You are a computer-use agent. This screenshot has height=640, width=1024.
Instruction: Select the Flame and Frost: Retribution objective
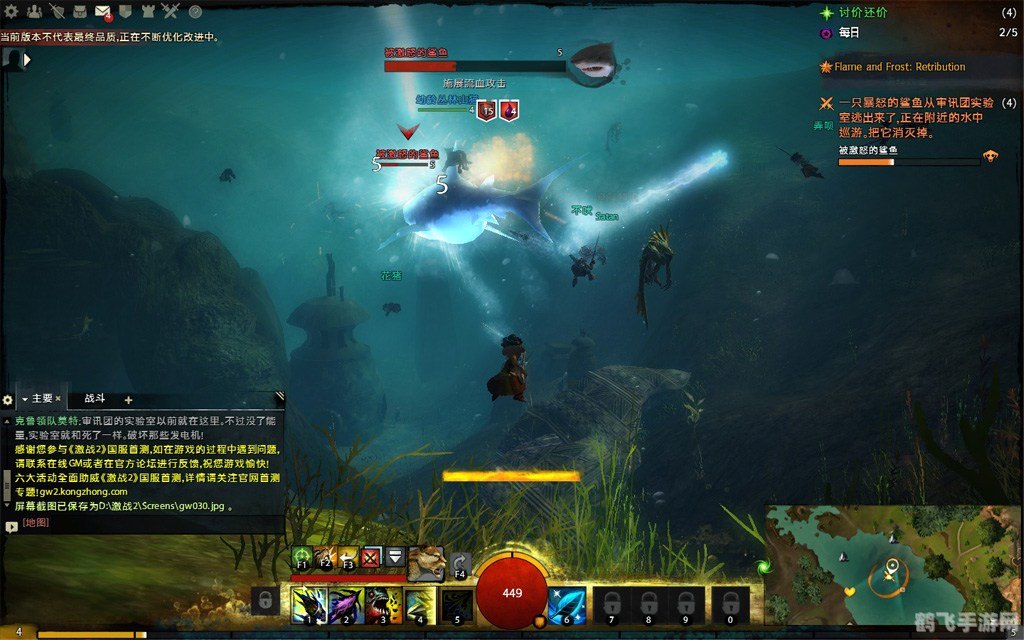coord(899,67)
